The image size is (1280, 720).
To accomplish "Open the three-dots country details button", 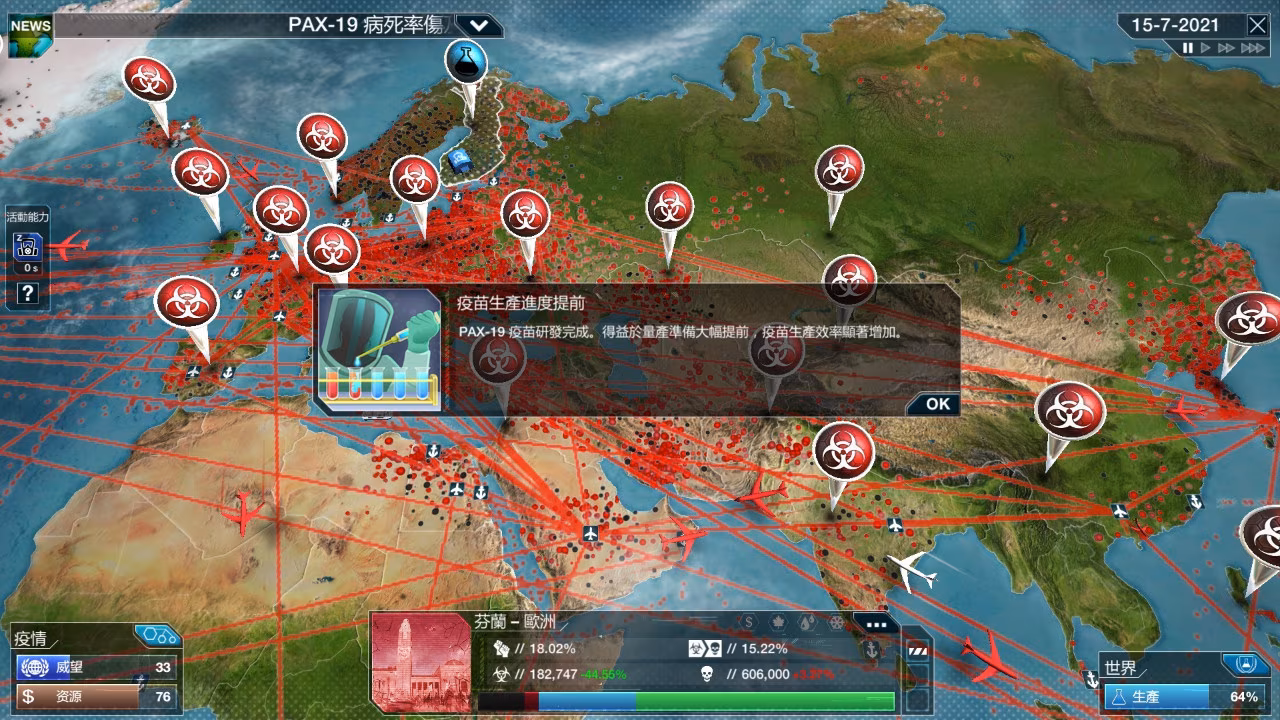I will click(876, 624).
